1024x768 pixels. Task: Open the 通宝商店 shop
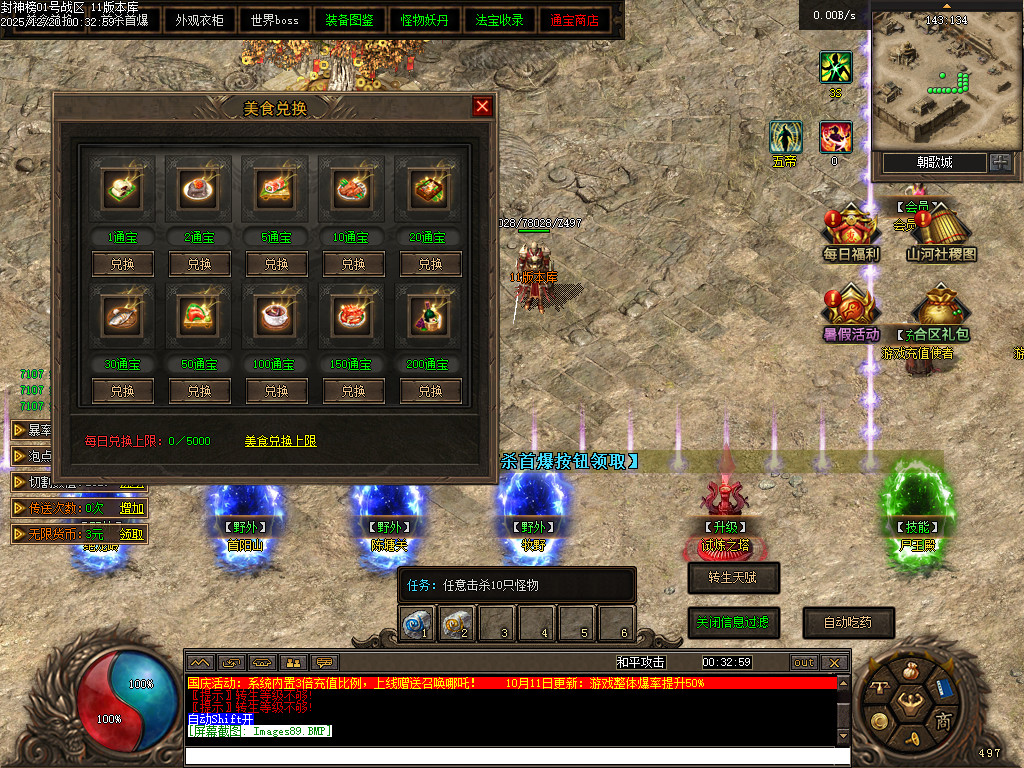(x=575, y=20)
